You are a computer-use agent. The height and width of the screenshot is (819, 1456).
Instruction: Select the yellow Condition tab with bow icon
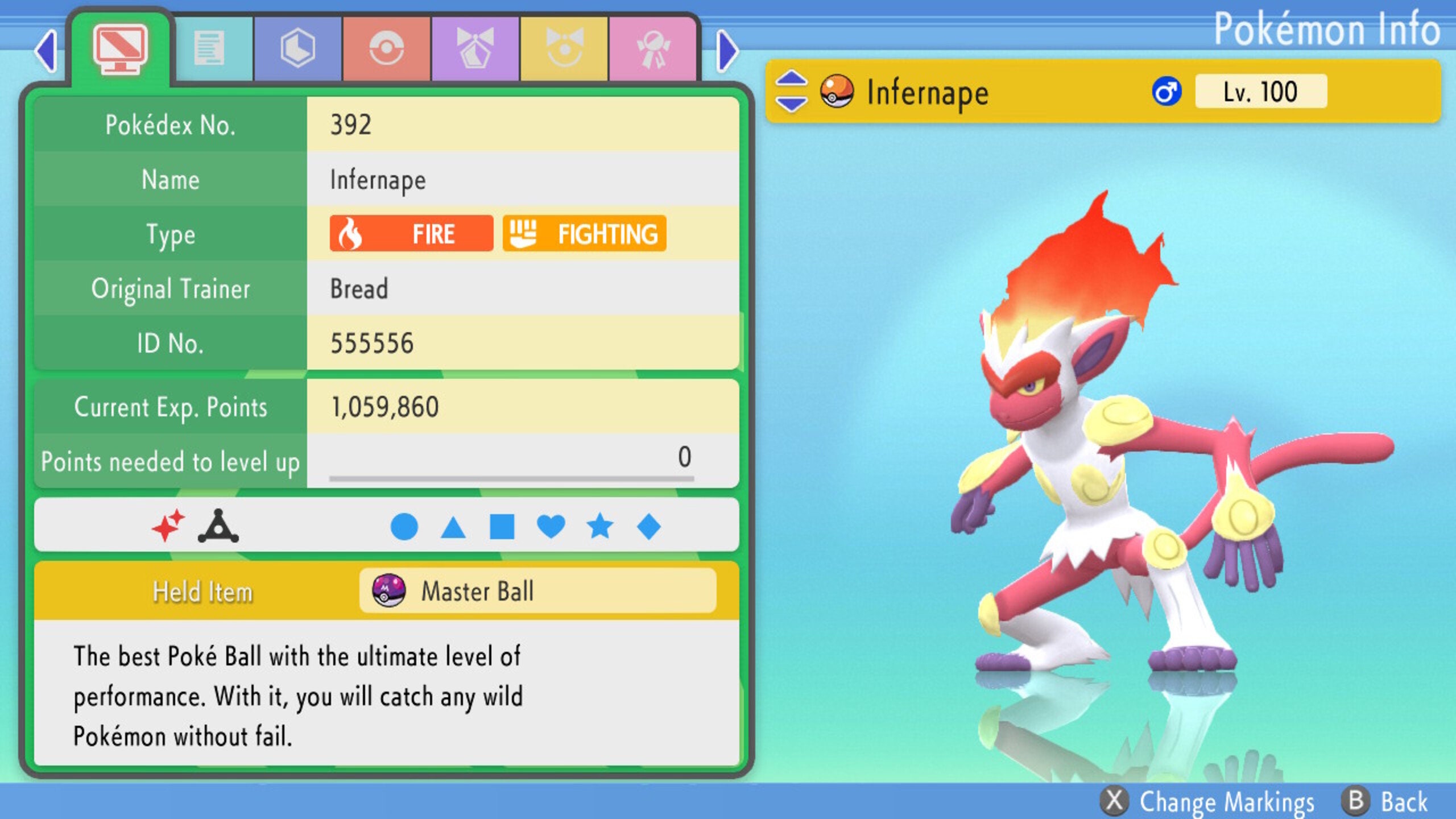tap(565, 48)
